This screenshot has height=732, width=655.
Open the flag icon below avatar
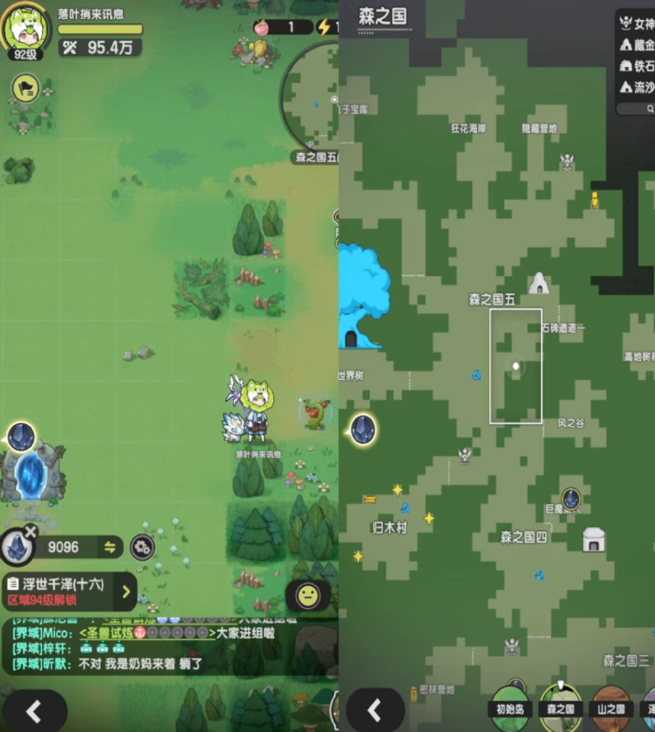24,88
